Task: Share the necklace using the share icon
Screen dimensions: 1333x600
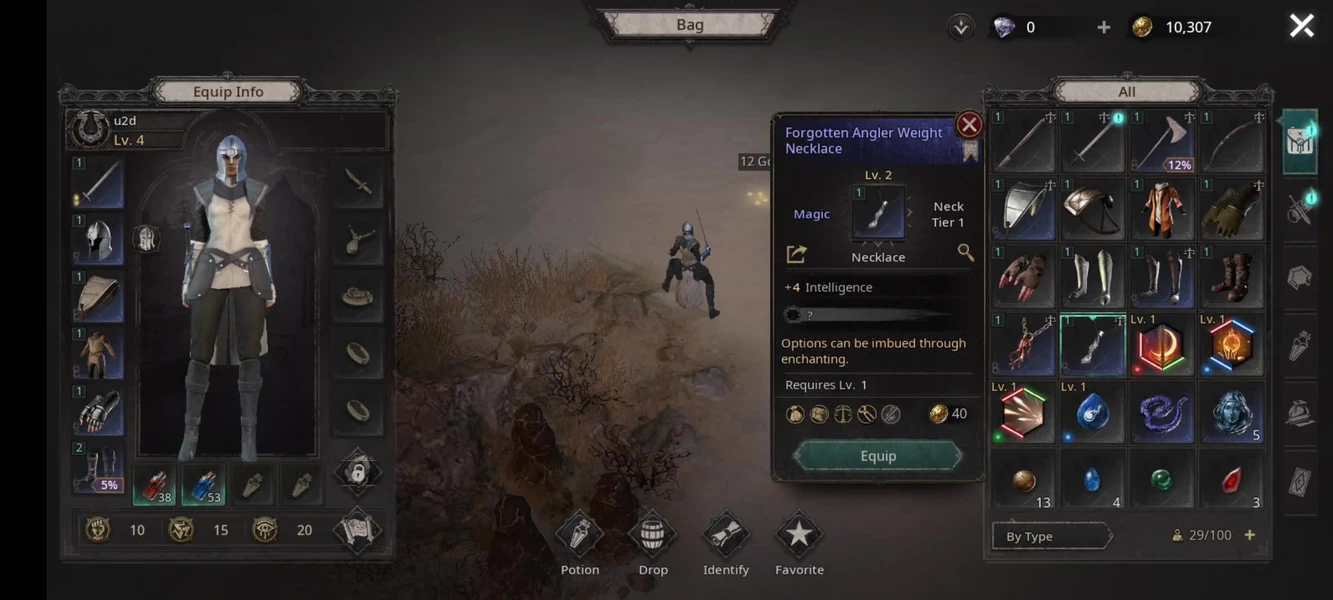Action: pyautogui.click(x=797, y=254)
